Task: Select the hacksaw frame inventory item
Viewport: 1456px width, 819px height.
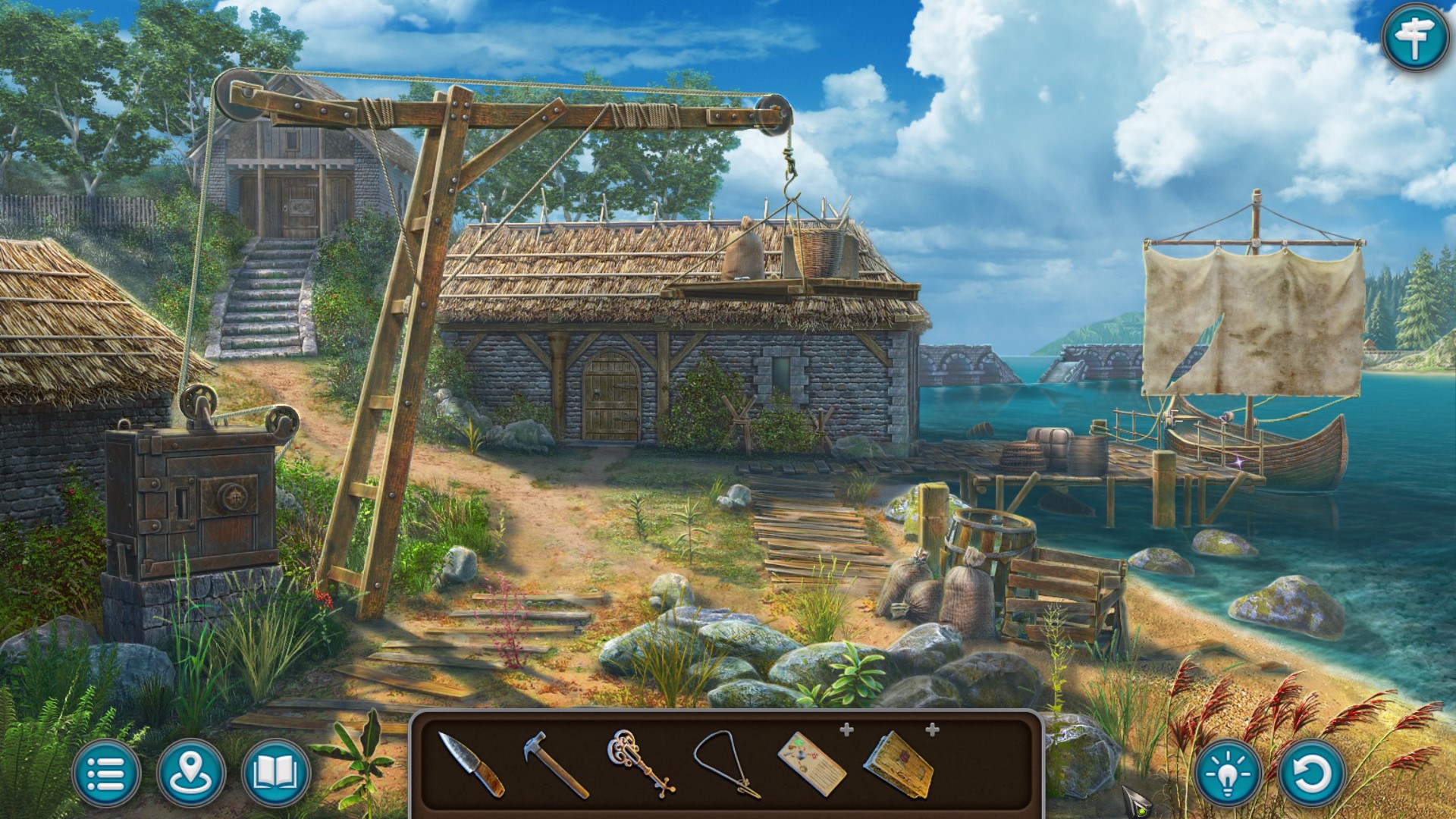Action: [x=726, y=763]
